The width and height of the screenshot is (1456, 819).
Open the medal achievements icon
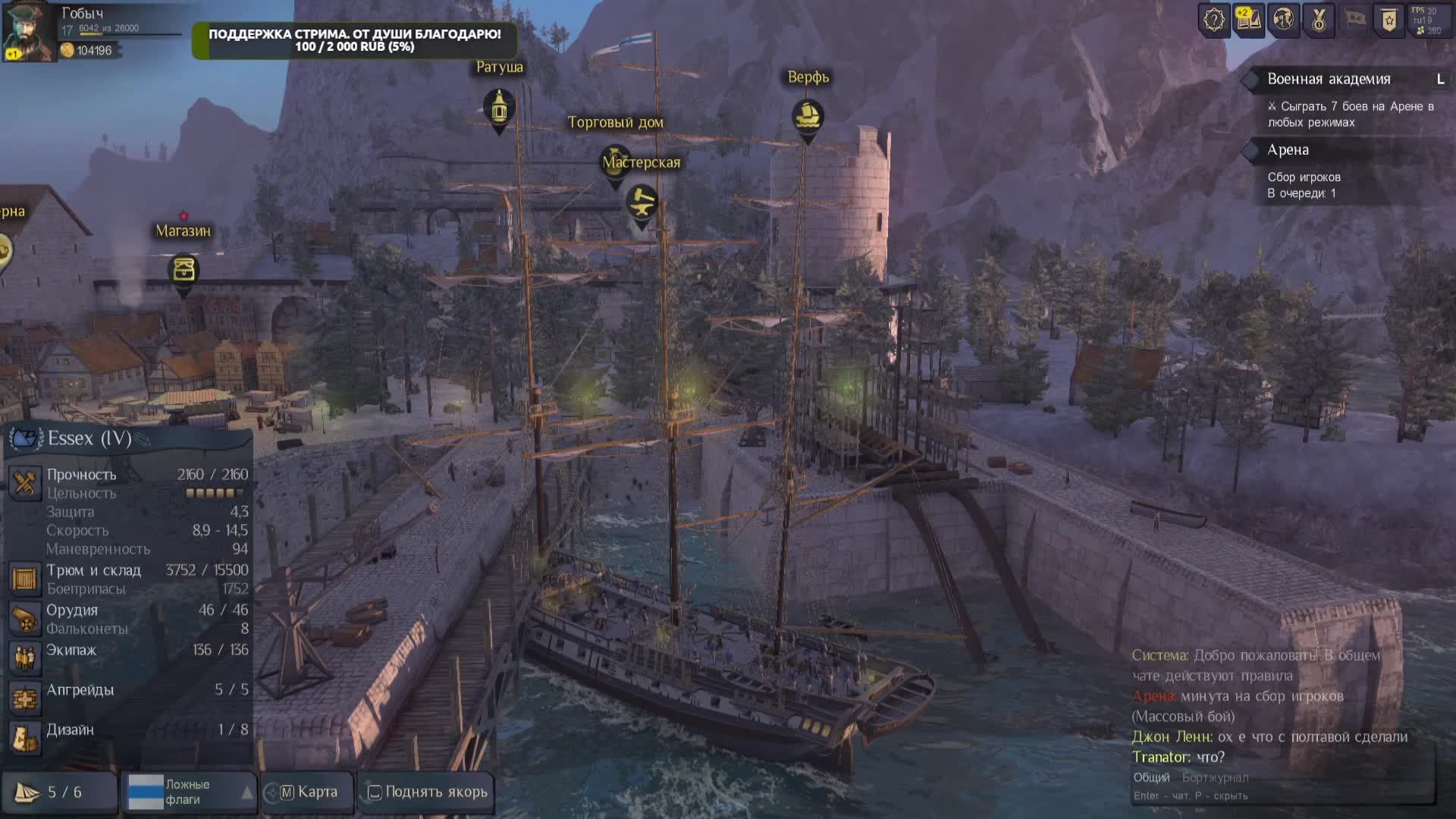1319,20
